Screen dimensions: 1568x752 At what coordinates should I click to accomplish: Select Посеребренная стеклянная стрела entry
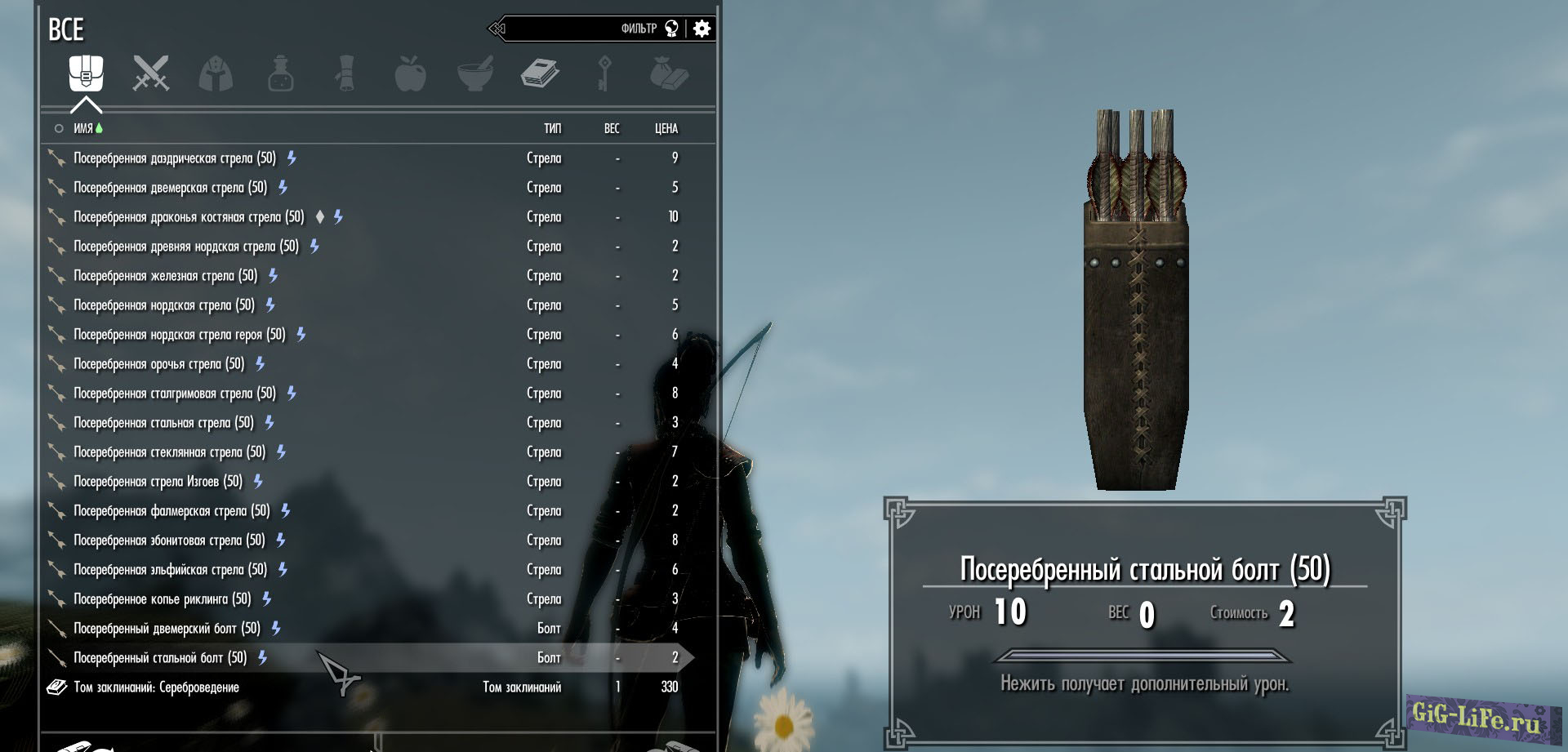click(169, 452)
